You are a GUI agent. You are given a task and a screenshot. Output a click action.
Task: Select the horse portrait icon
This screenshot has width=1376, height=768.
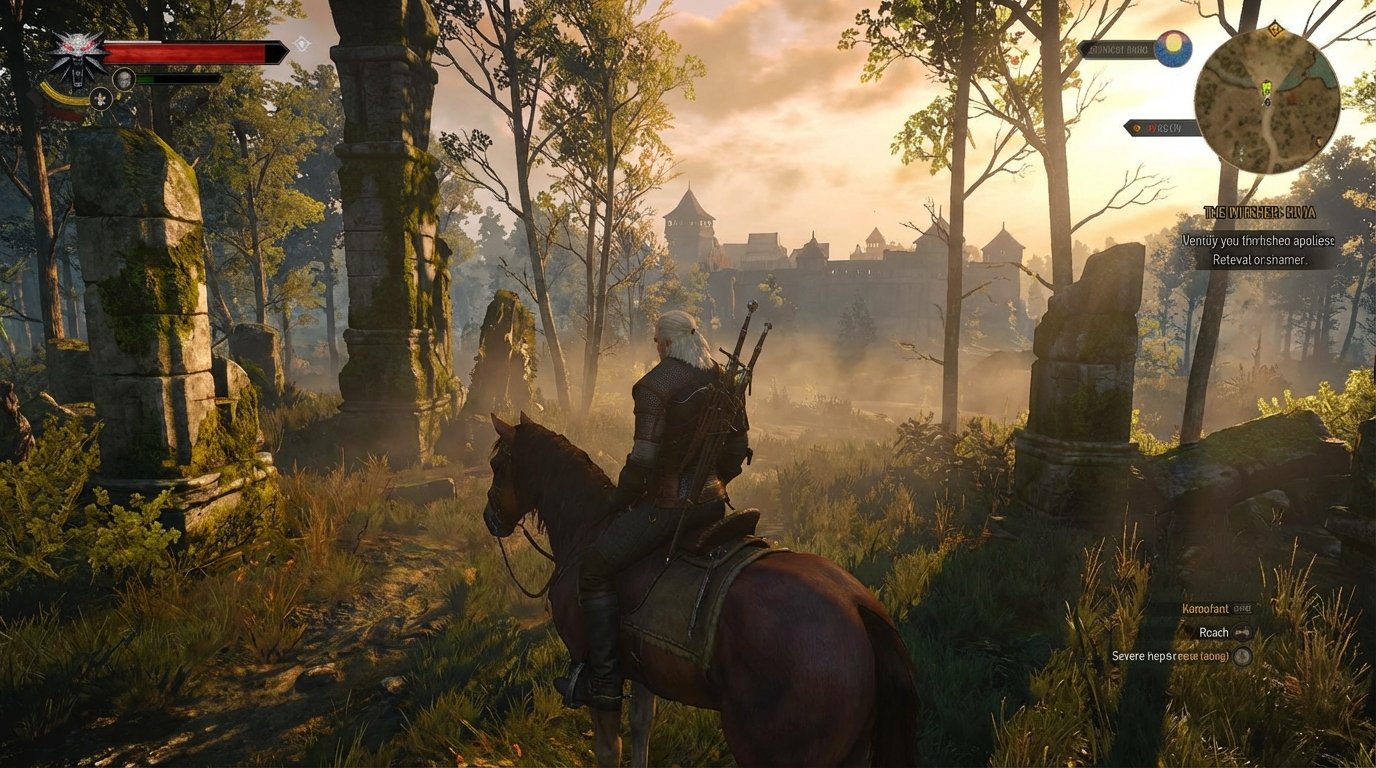coord(124,80)
